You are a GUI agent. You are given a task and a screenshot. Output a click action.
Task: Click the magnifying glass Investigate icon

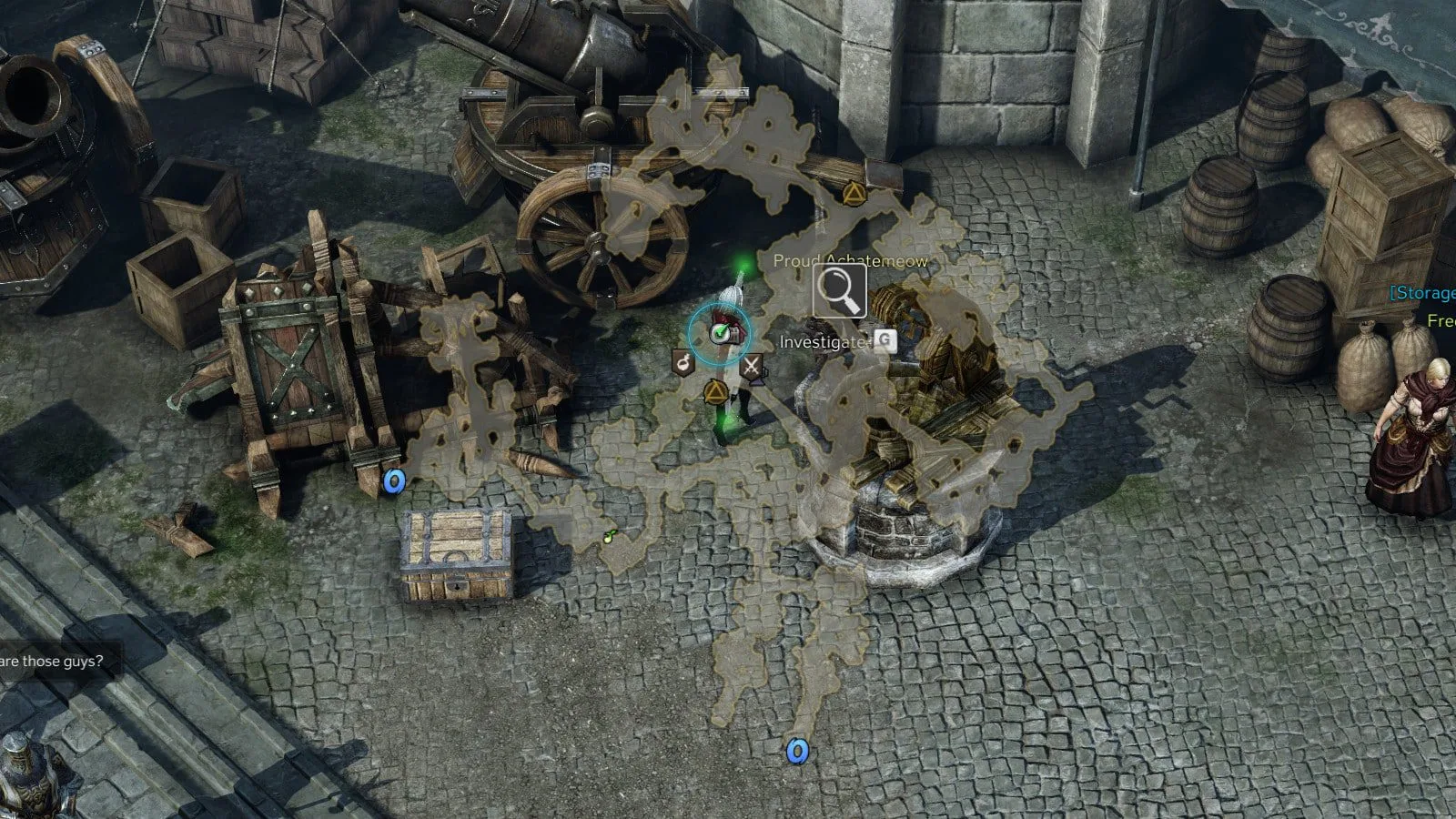pos(840,291)
